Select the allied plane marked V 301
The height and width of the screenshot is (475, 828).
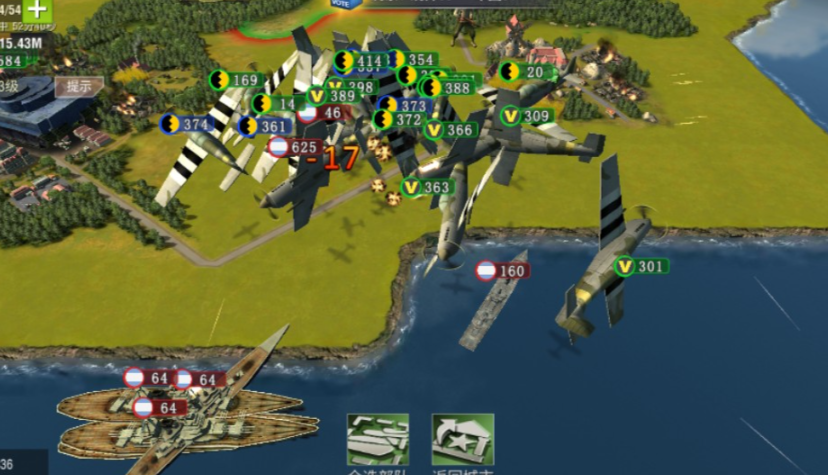640,266
